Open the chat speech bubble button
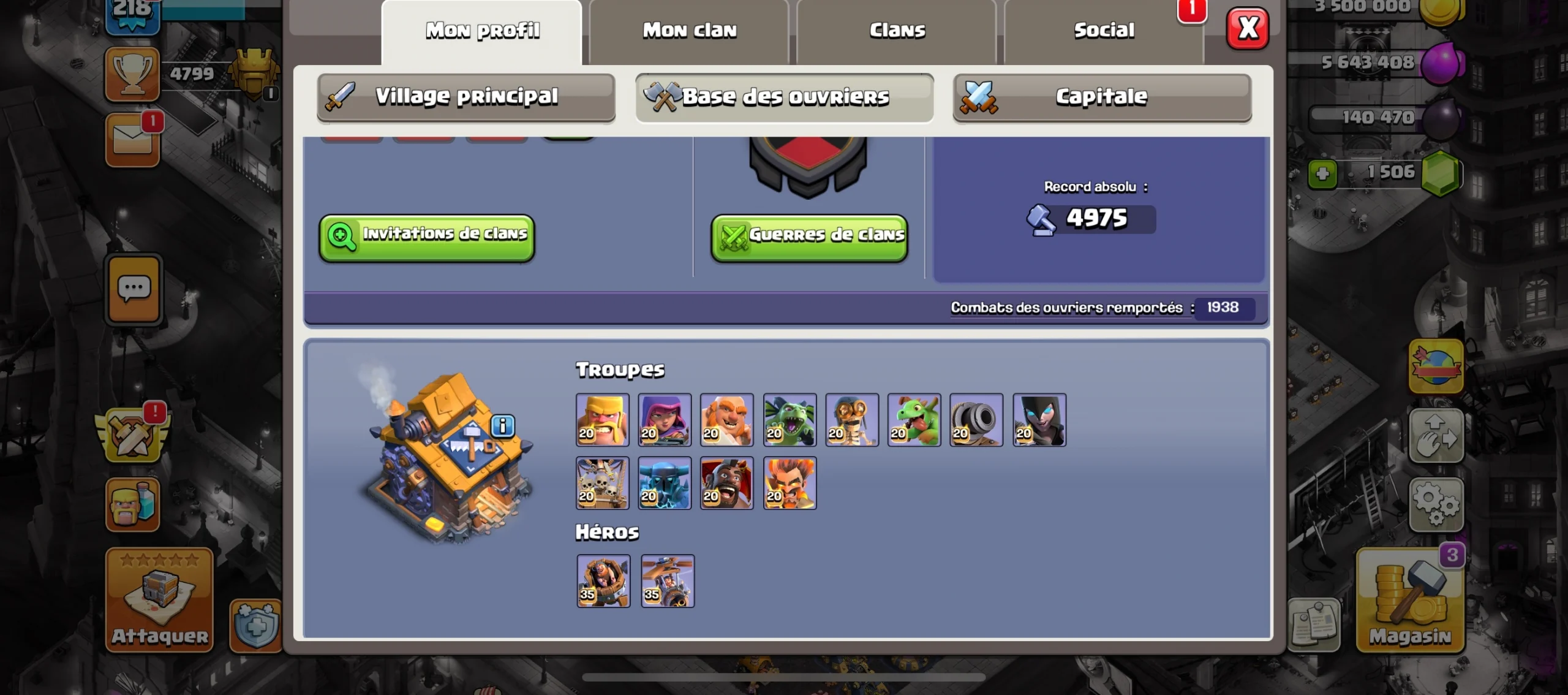Screen dimensions: 1568x695 coord(134,289)
